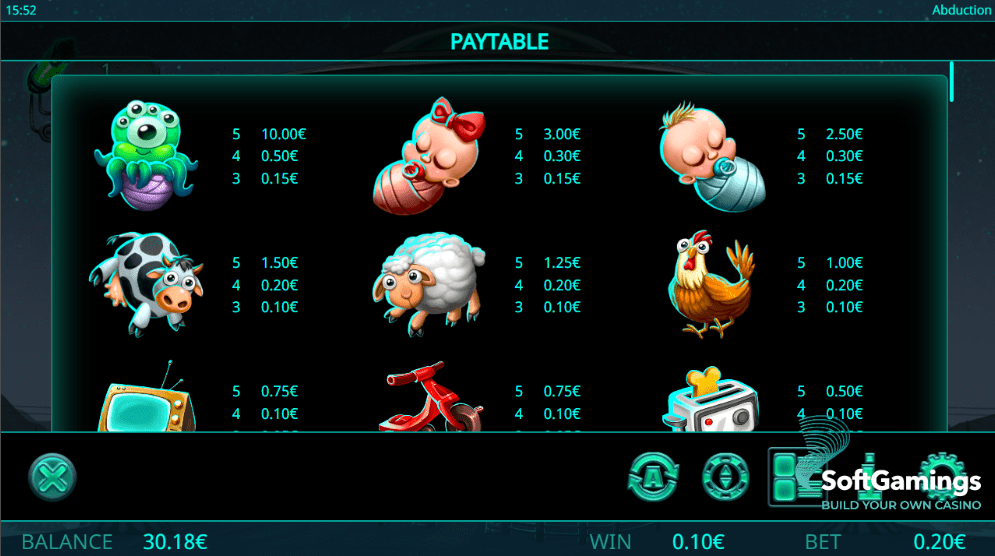Open the bet chip selector

point(724,476)
